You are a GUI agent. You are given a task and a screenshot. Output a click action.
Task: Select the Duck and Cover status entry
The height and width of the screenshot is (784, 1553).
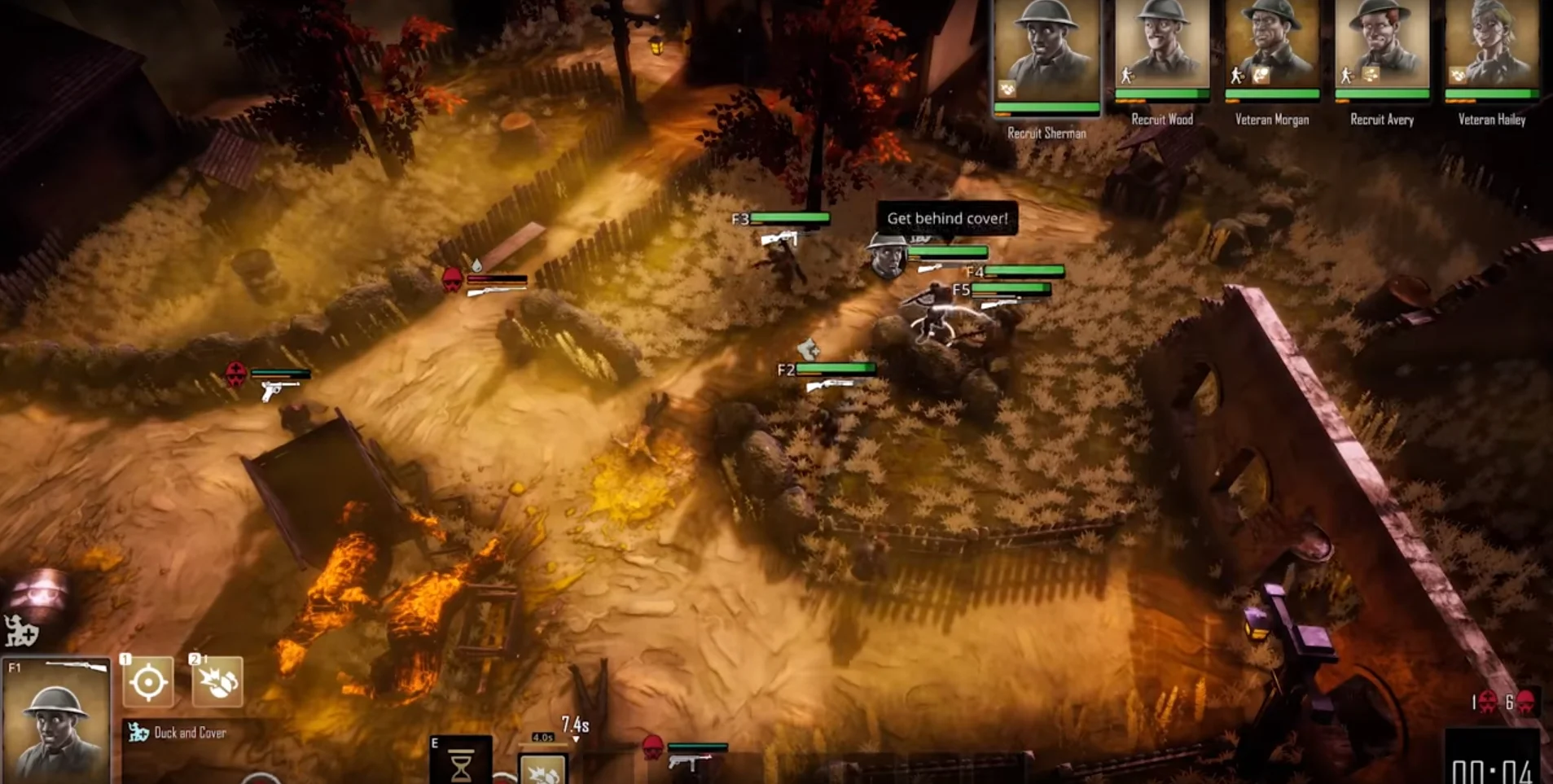click(x=179, y=733)
